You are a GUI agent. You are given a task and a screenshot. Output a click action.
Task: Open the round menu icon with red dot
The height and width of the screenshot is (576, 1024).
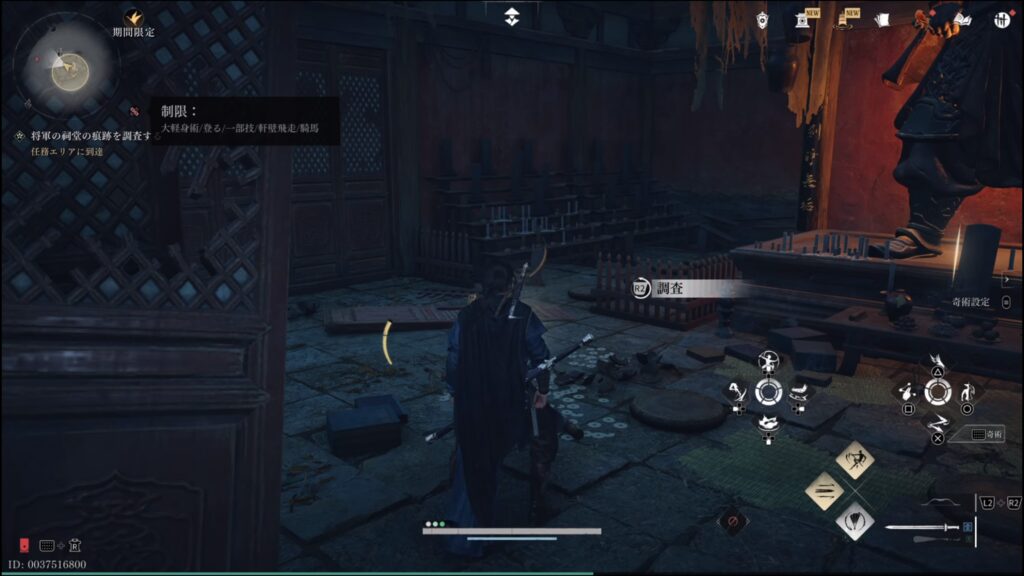tap(1001, 20)
